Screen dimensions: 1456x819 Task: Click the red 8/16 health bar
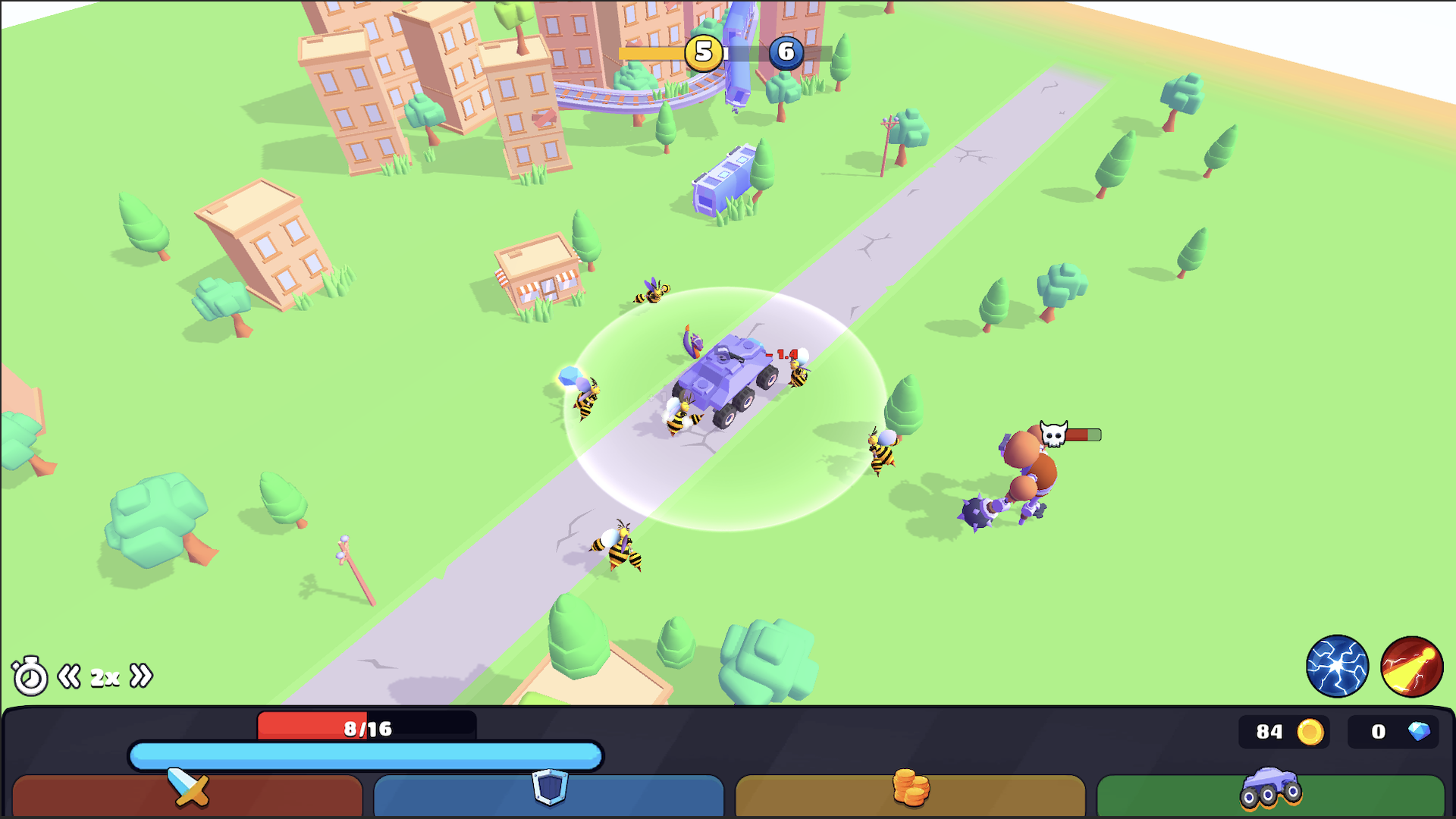[x=368, y=727]
